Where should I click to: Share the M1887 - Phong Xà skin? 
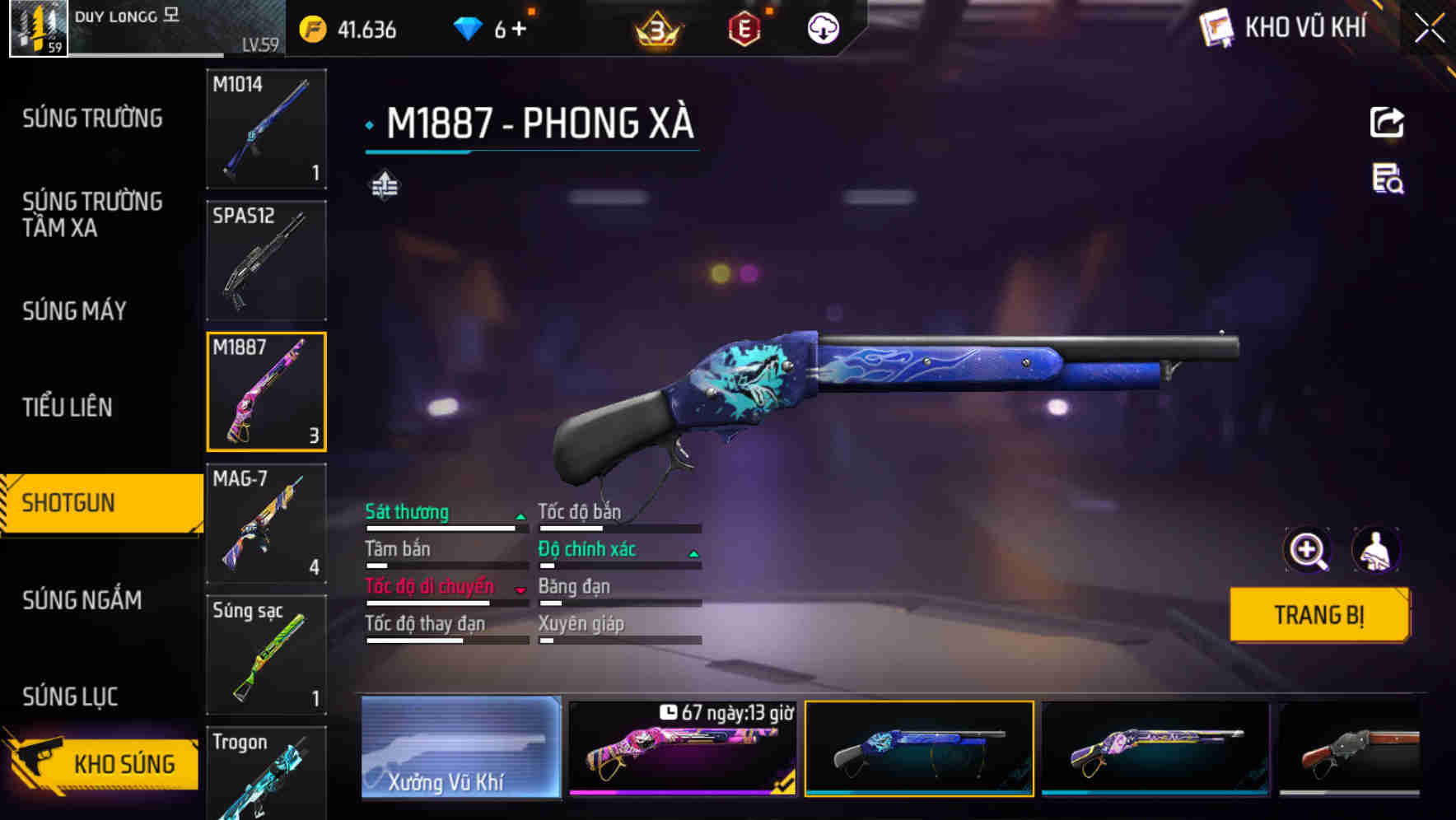pyautogui.click(x=1387, y=122)
